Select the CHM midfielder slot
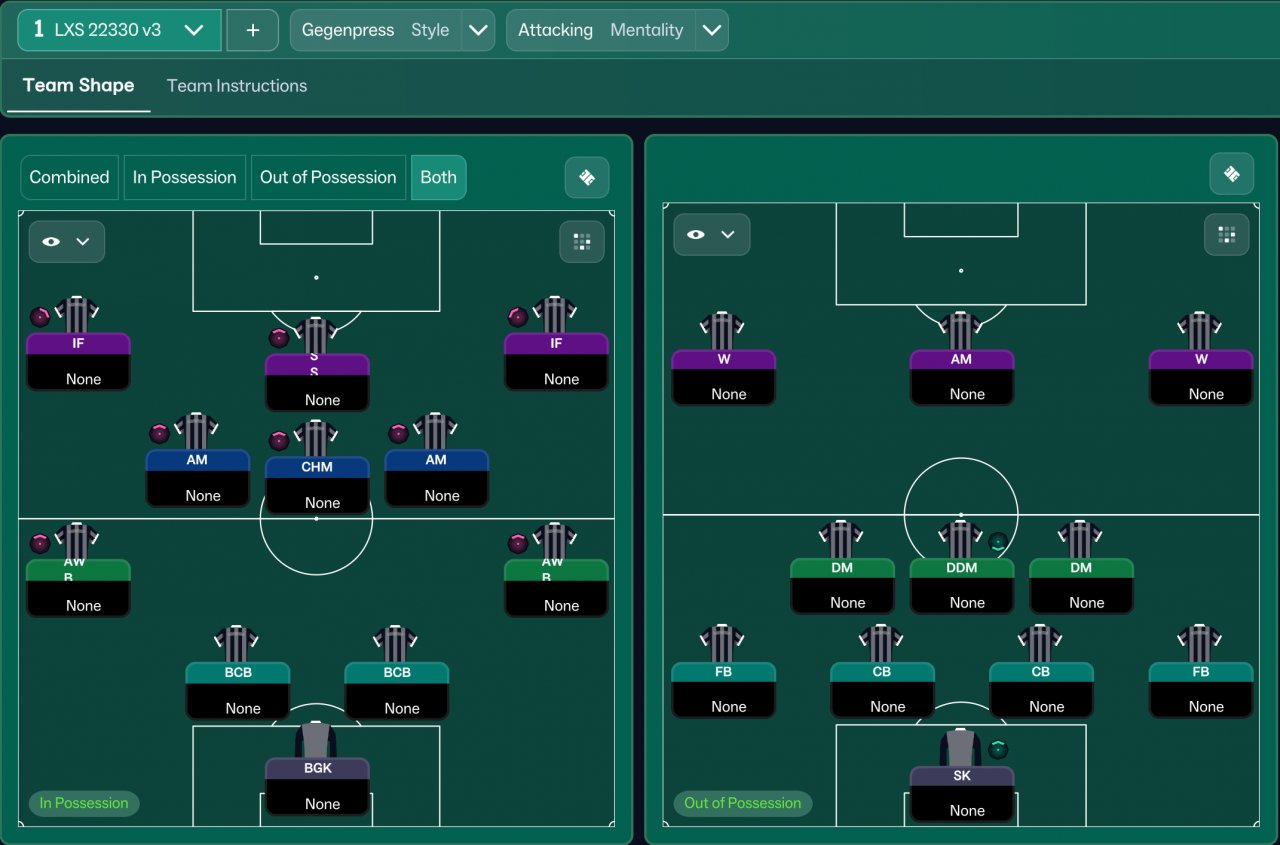1280x845 pixels. 317,483
